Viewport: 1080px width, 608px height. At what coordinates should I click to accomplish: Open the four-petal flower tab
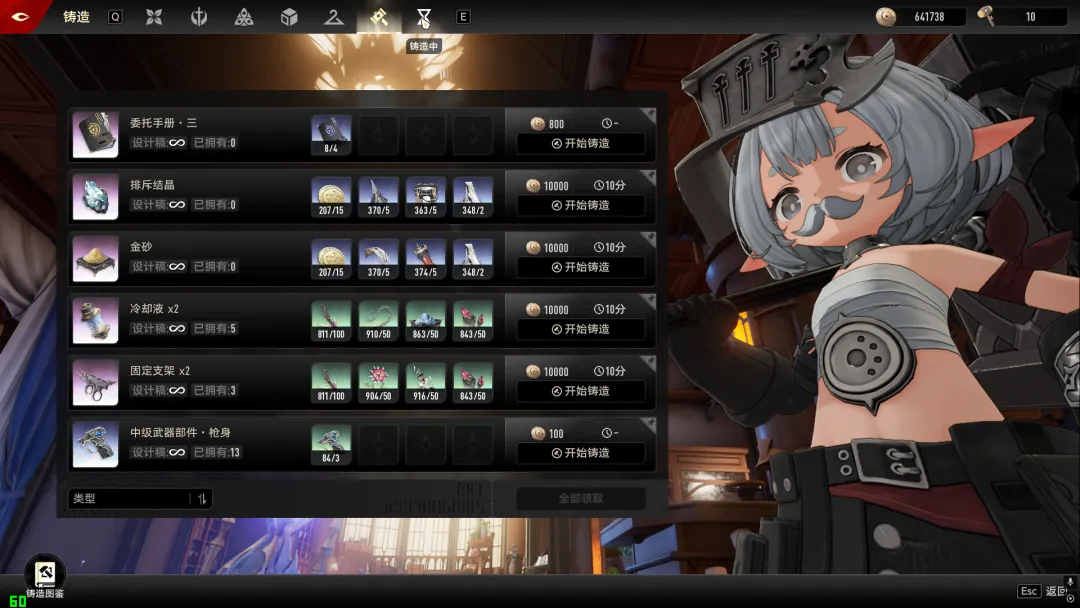coord(154,17)
